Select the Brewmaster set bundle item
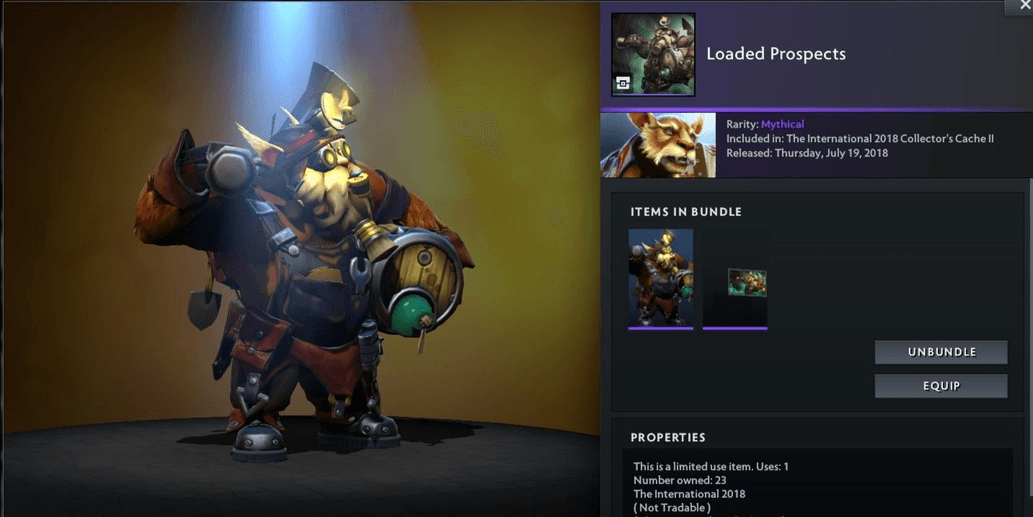Screen dimensions: 1033x517 pyautogui.click(x=660, y=278)
